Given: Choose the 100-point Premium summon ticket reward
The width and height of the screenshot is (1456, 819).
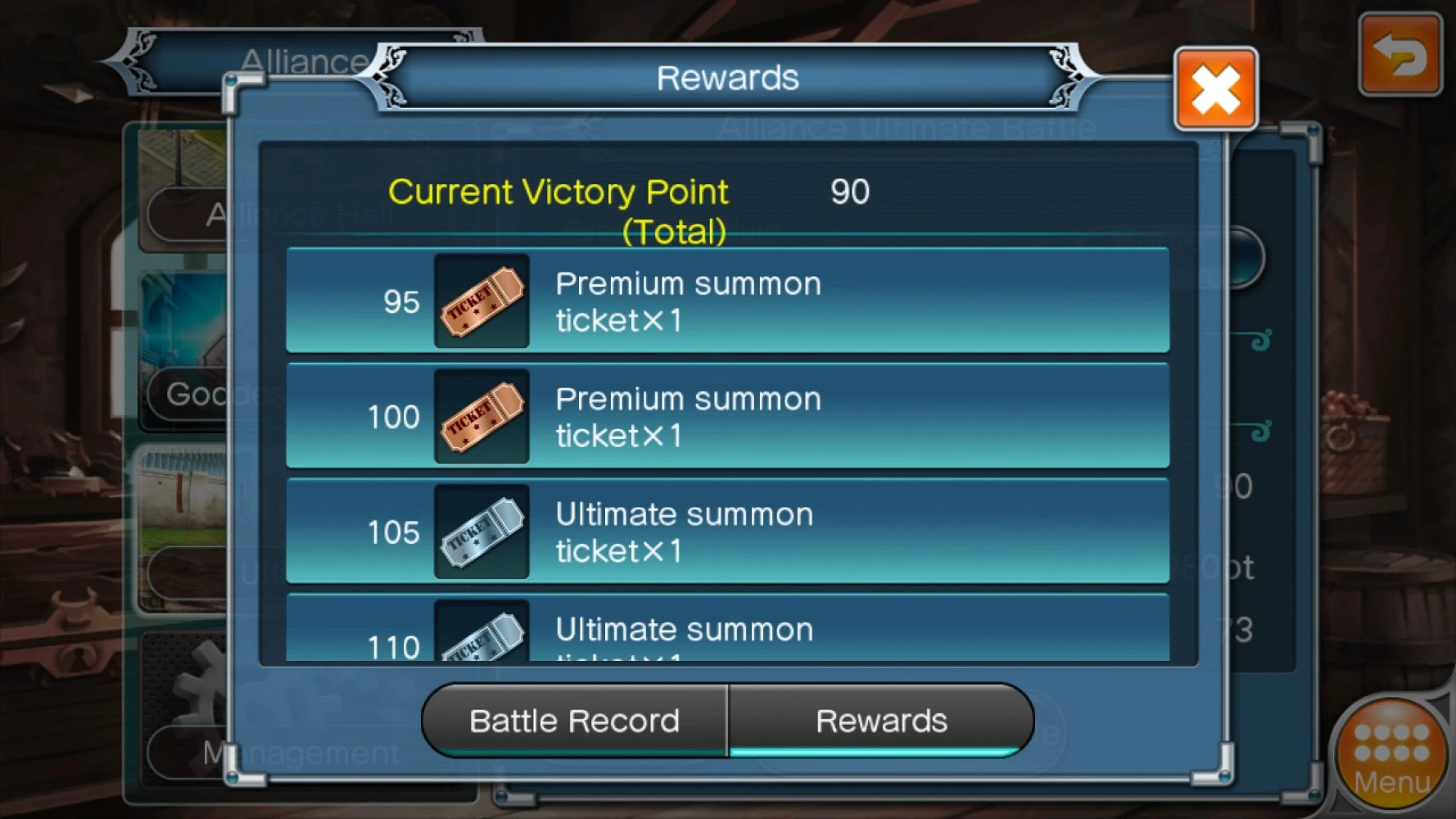Looking at the screenshot, I should coord(727,416).
